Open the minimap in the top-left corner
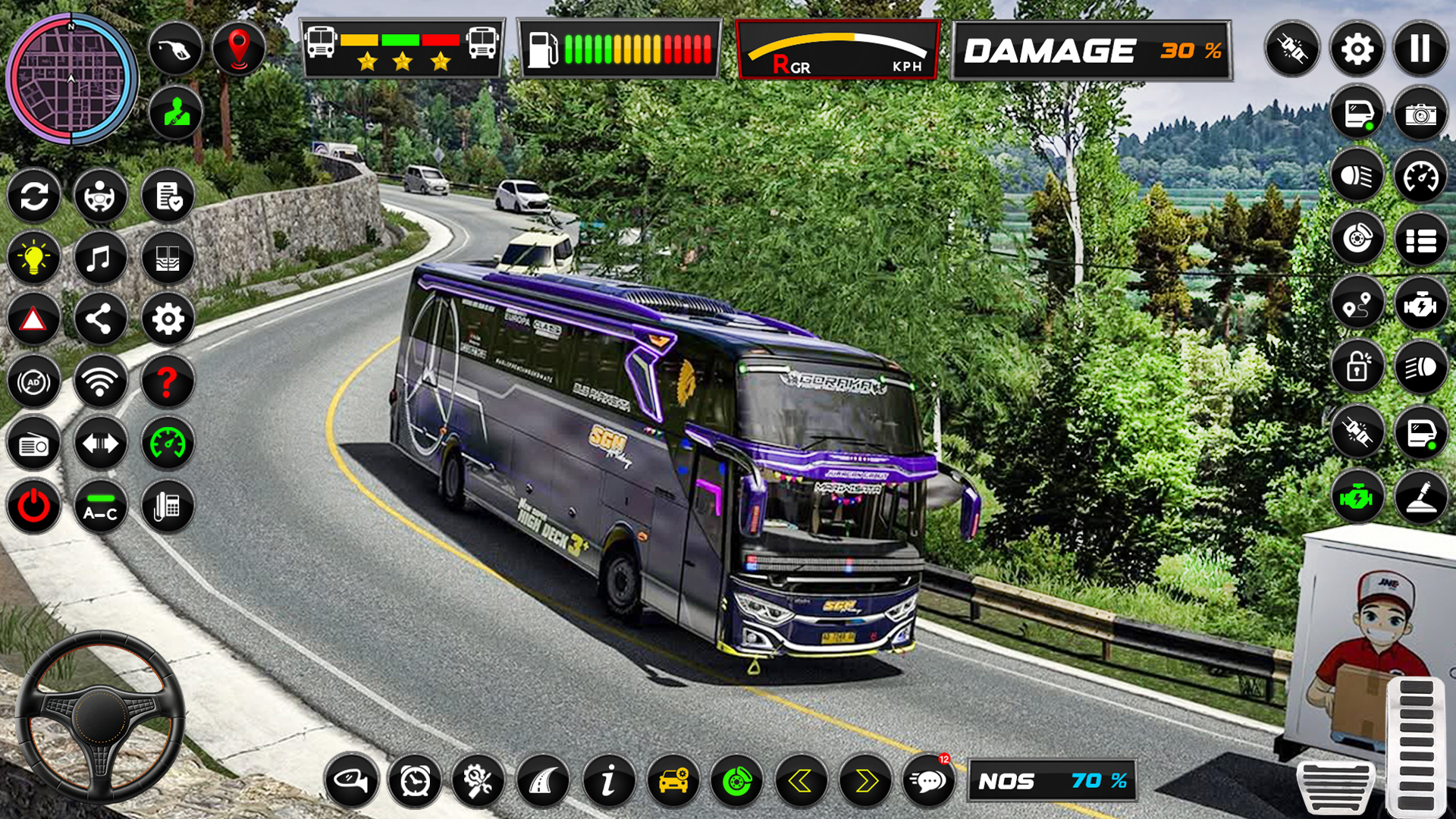Screen dimensions: 1456x819 72,80
